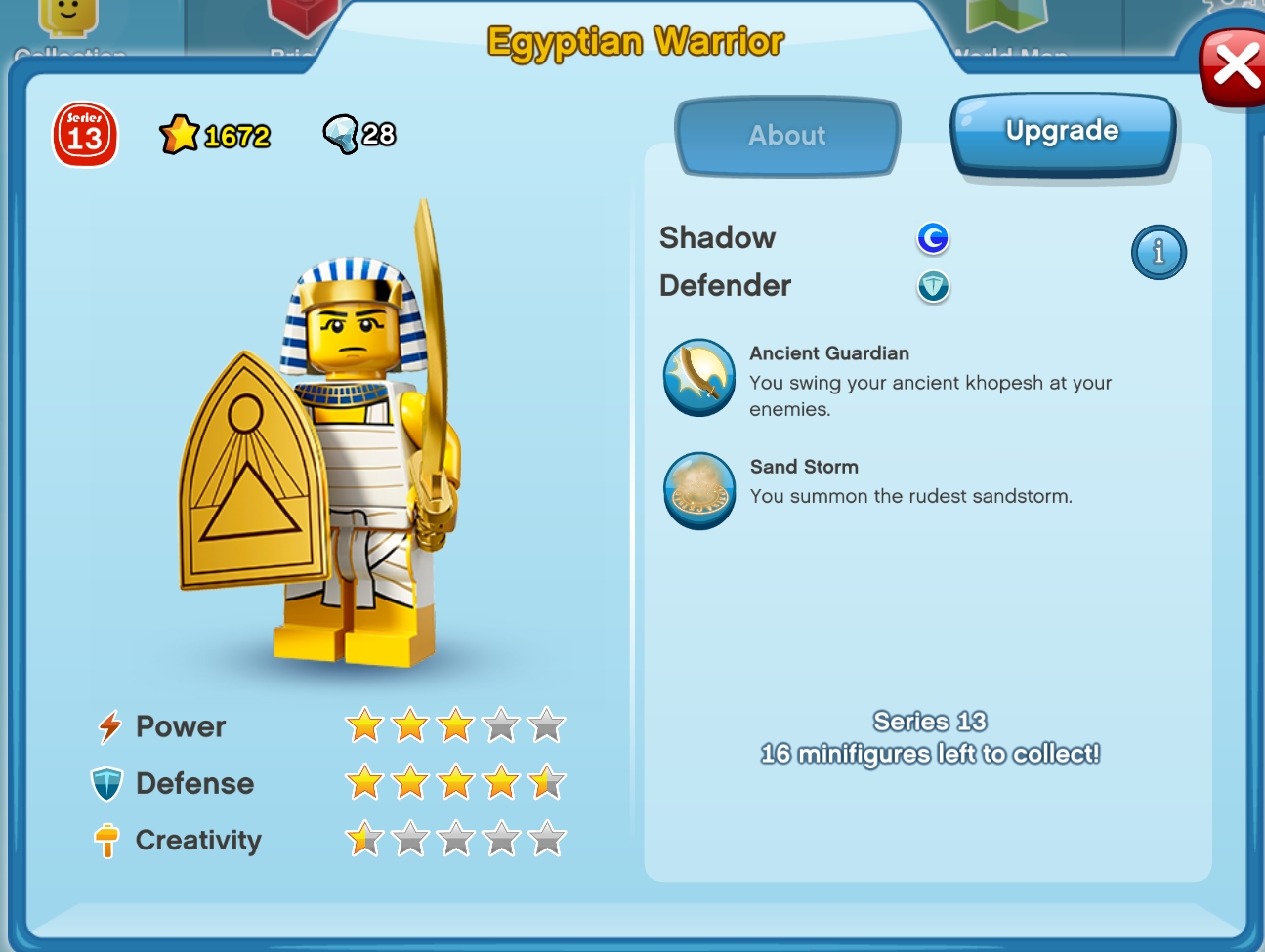Click the fifth Defense star

point(545,782)
